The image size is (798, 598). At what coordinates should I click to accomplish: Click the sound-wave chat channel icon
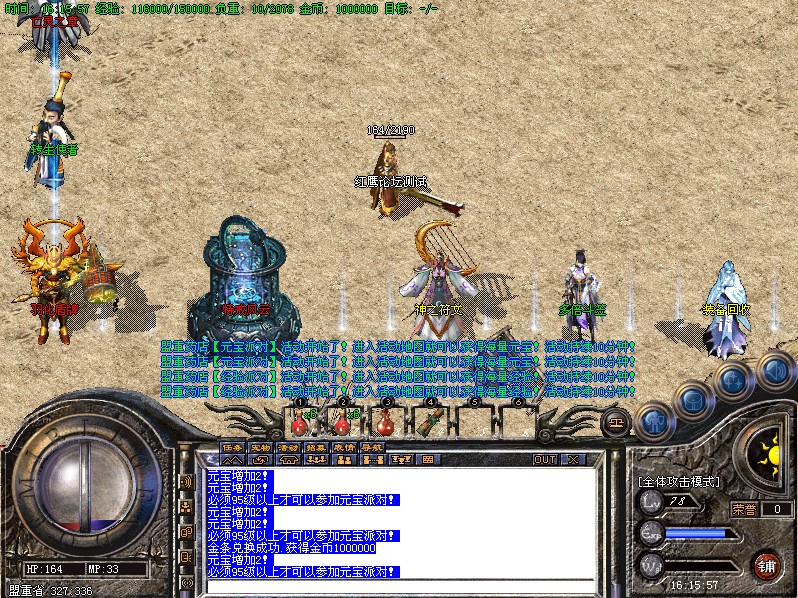(x=186, y=482)
